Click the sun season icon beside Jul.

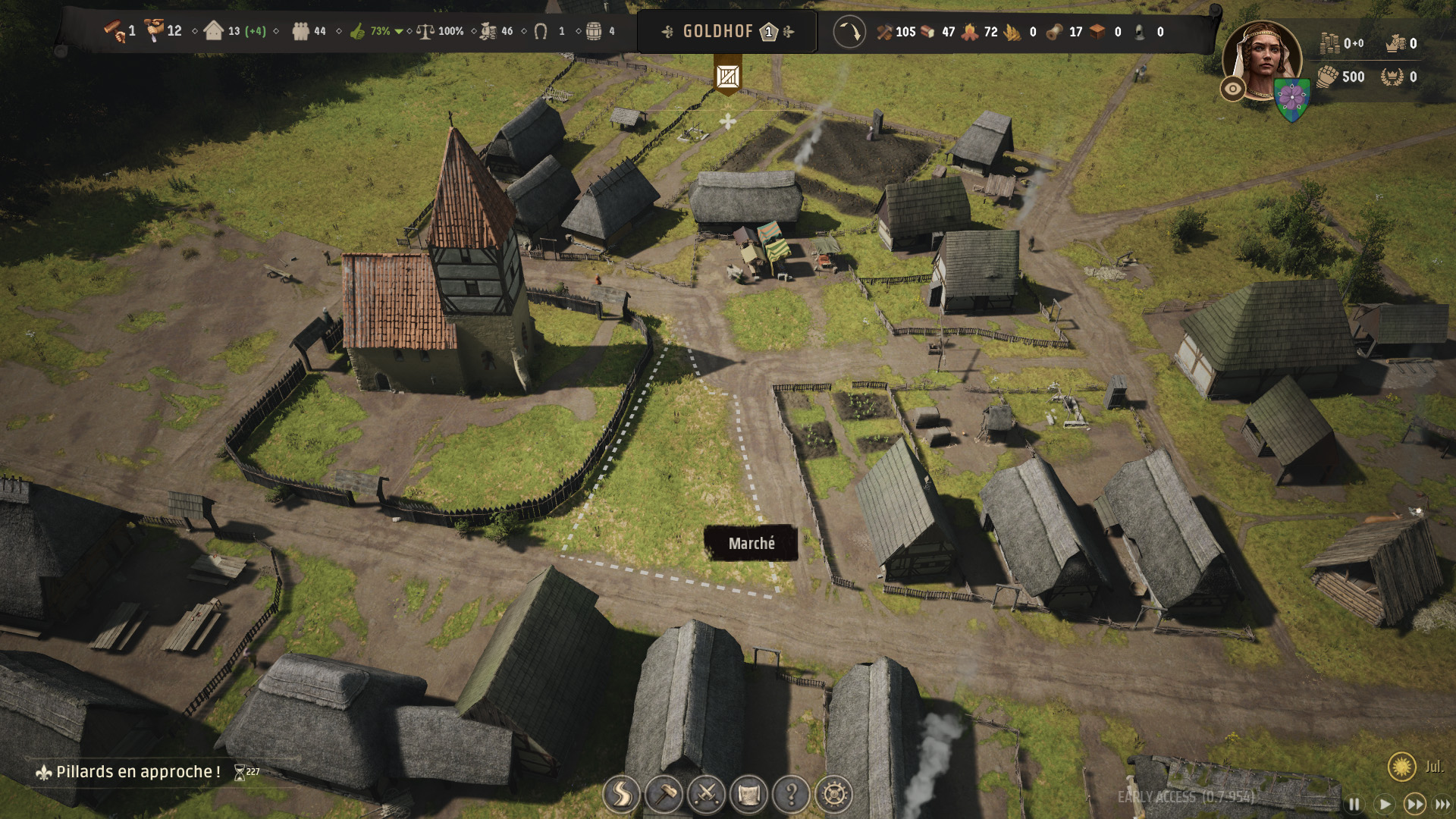1401,767
